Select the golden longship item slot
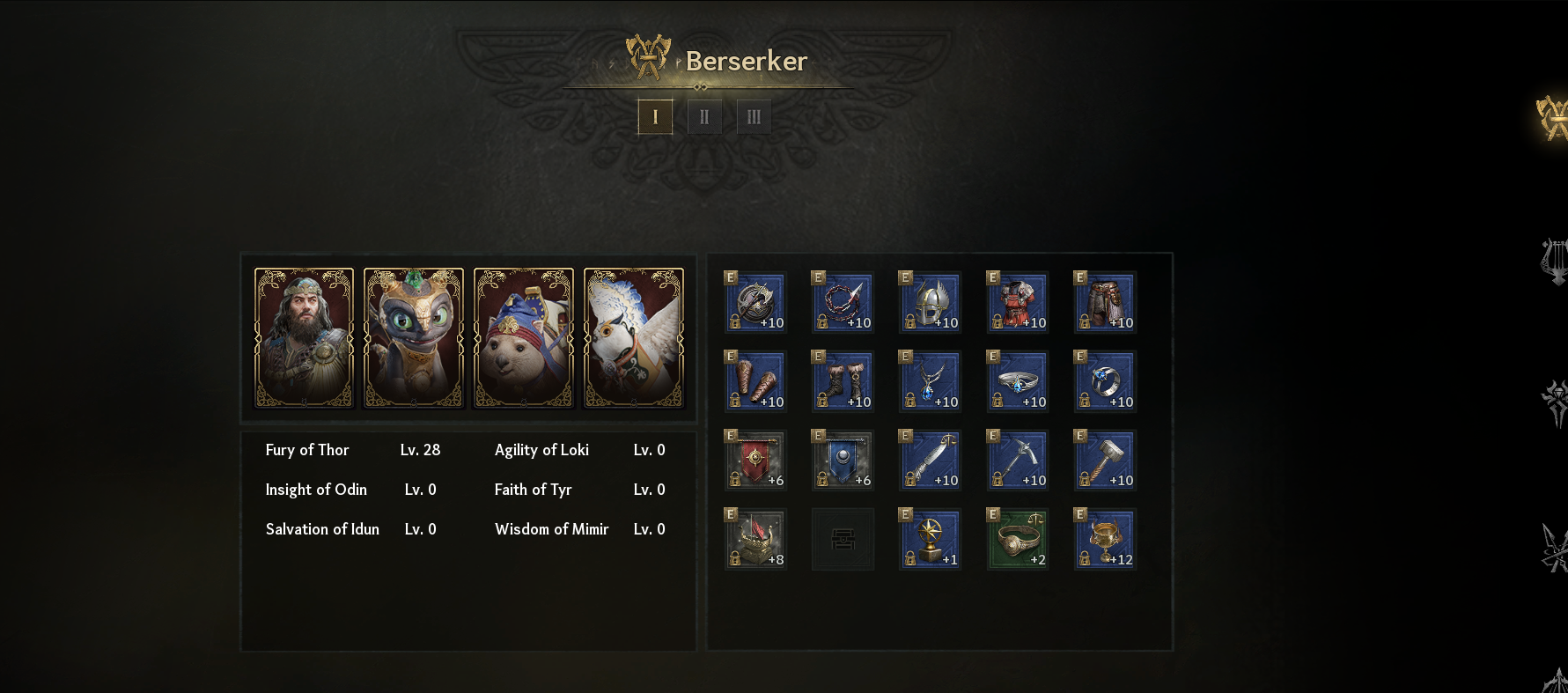 click(755, 539)
